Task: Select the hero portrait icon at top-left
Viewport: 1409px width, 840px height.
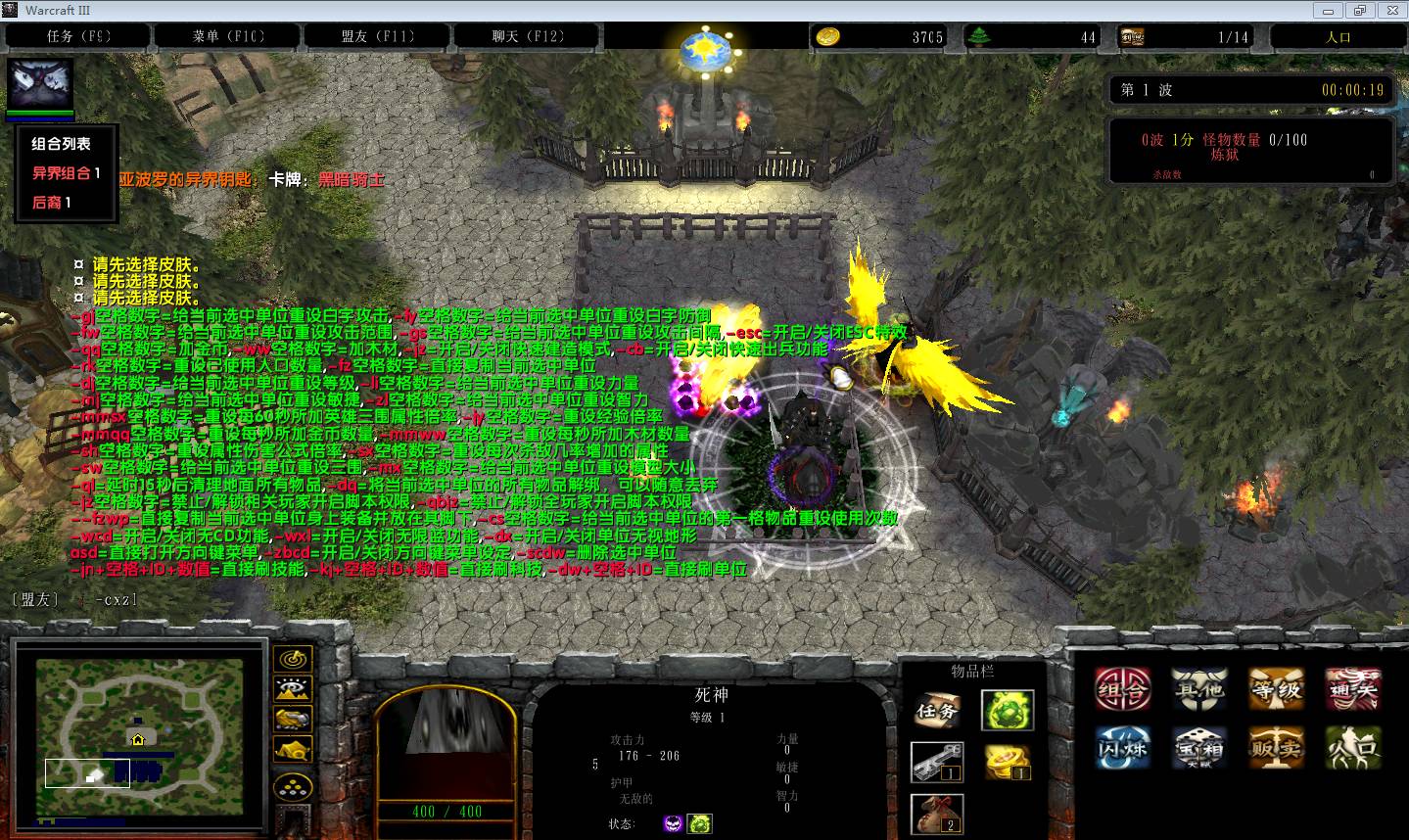Action: pos(41,84)
